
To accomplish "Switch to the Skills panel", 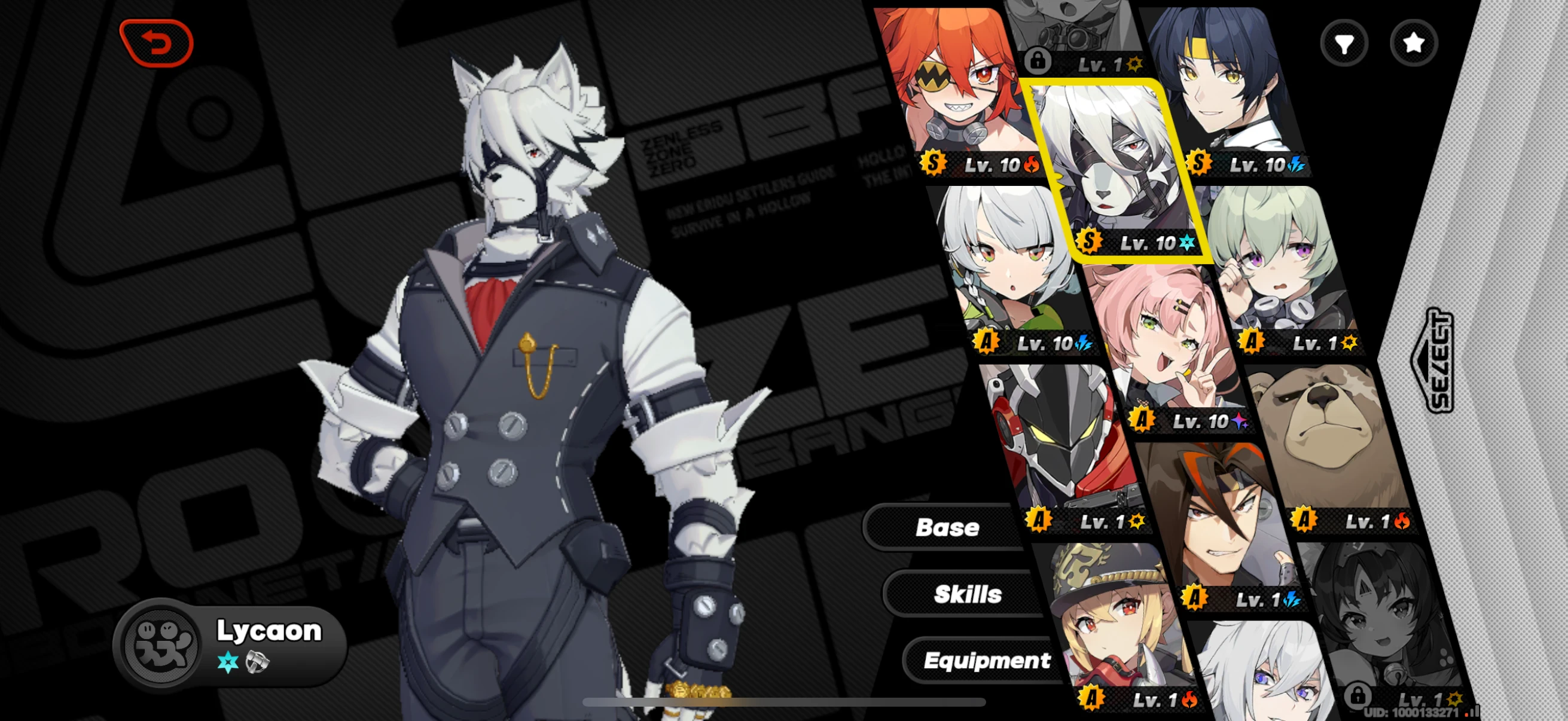I will pyautogui.click(x=968, y=593).
